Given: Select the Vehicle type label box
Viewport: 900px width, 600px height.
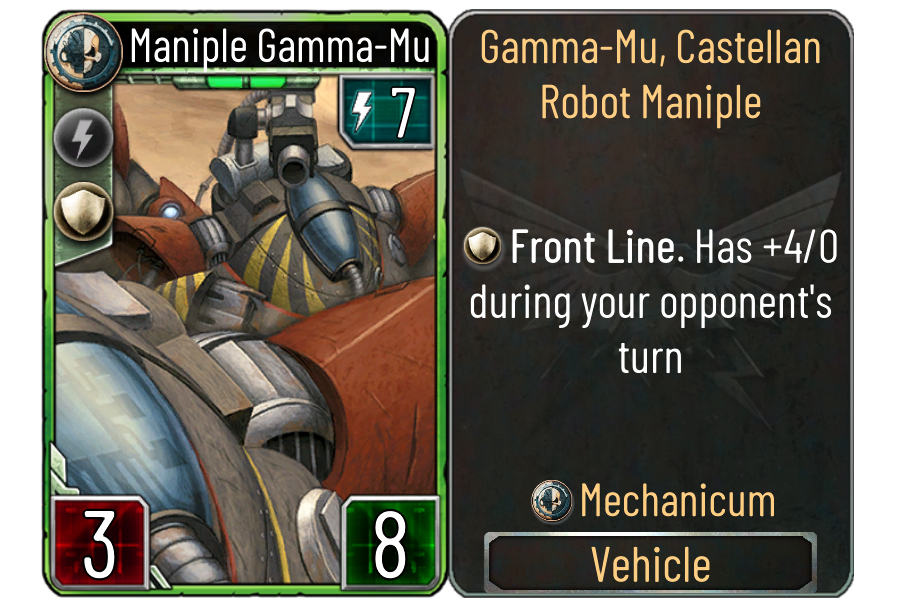Looking at the screenshot, I should 651,565.
